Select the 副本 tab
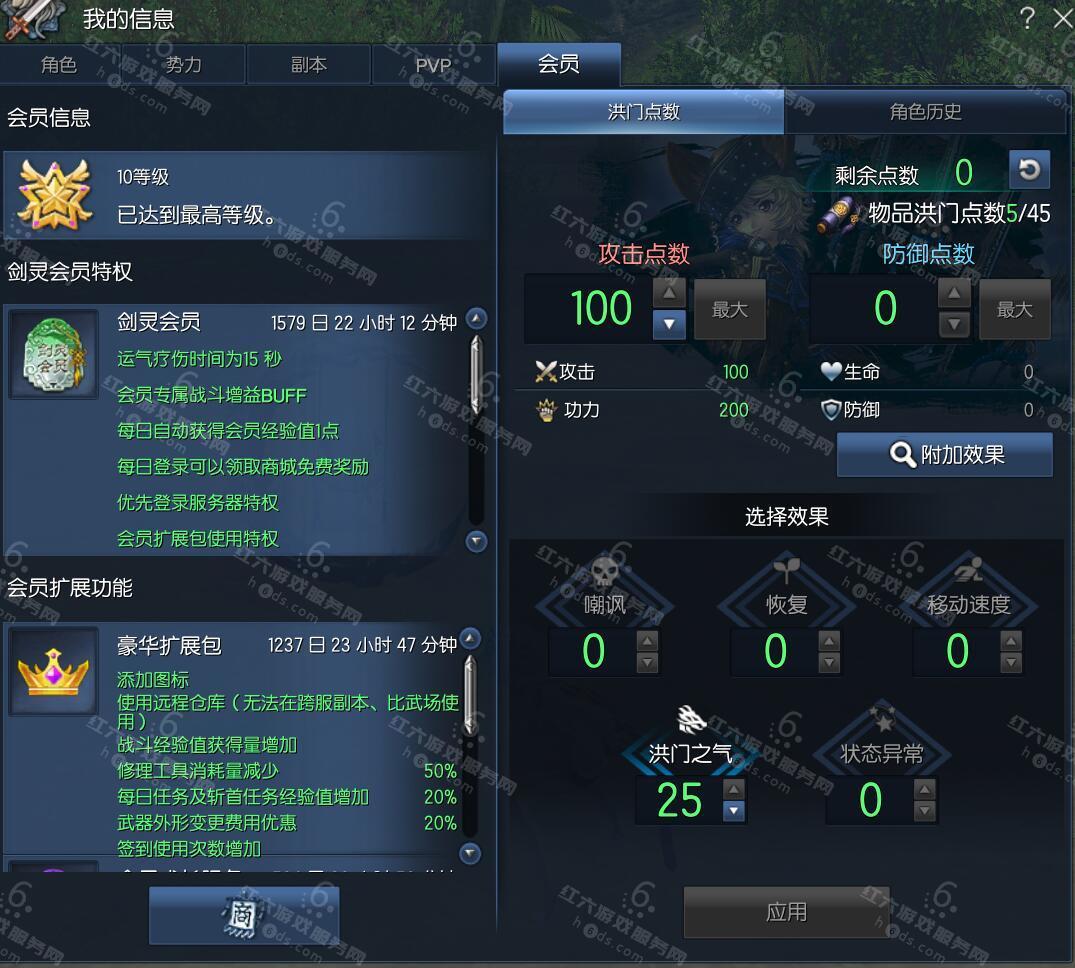The width and height of the screenshot is (1075, 968). (308, 65)
